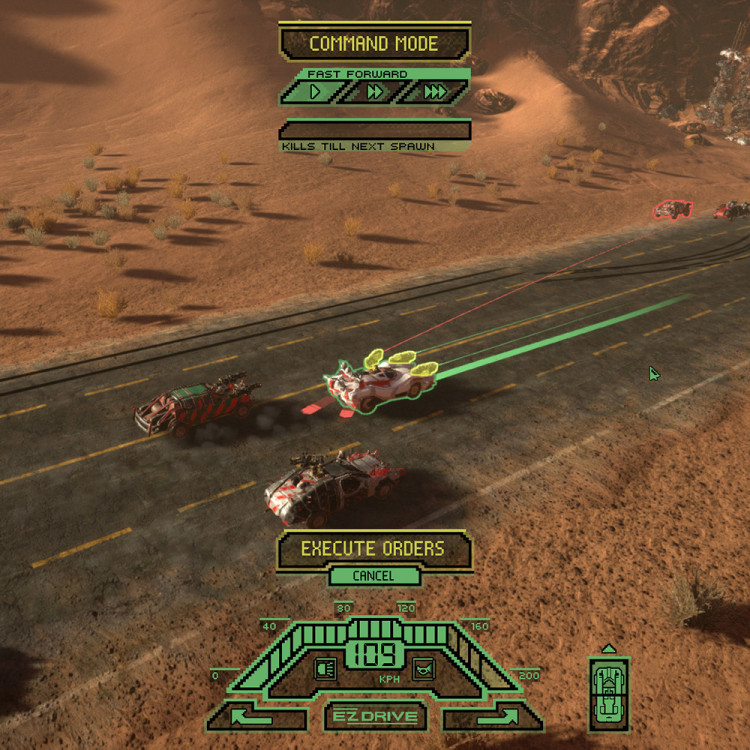Set playback to normal single-arrow speed

point(316,92)
